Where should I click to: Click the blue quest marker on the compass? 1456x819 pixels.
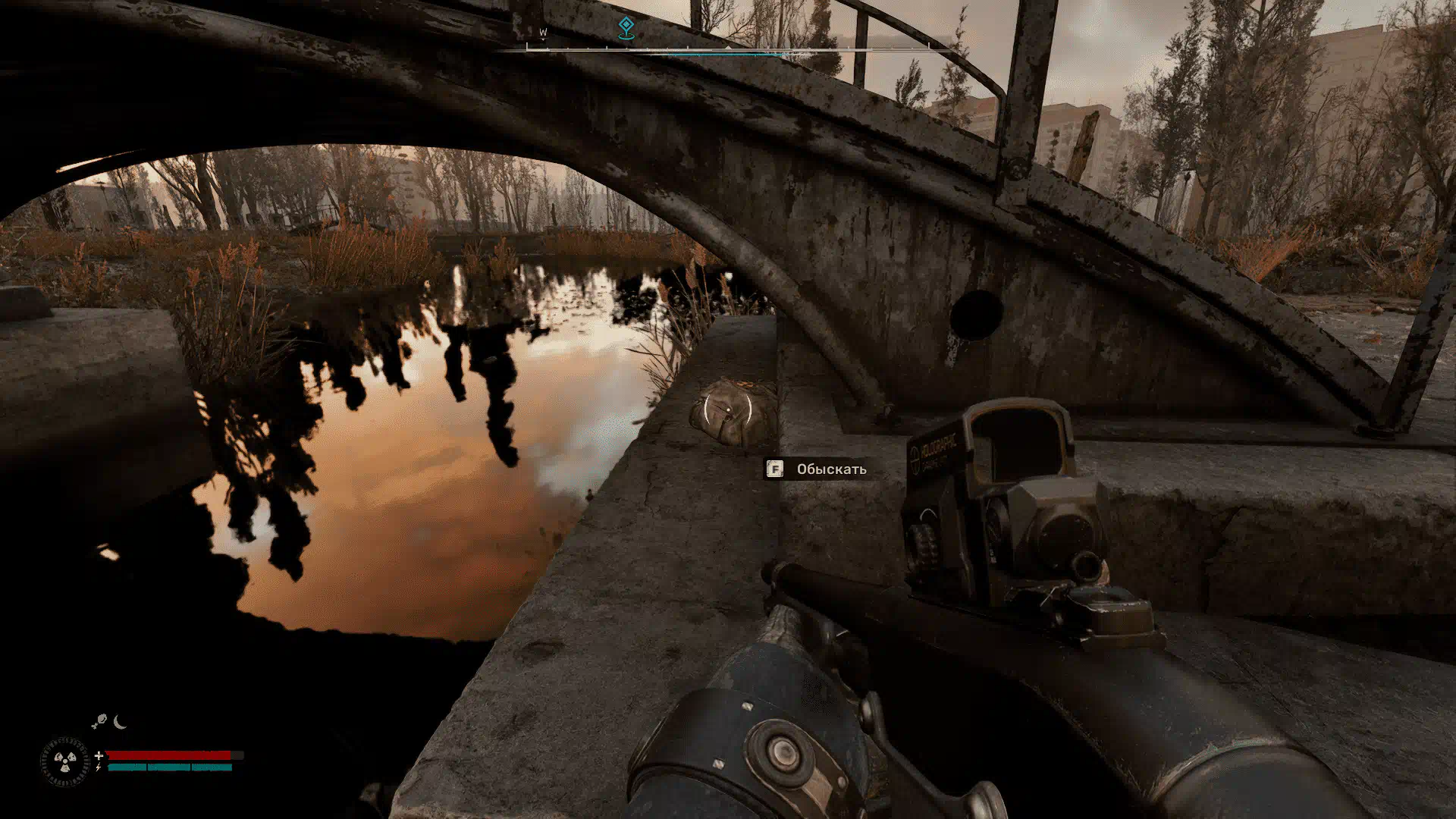click(x=626, y=28)
